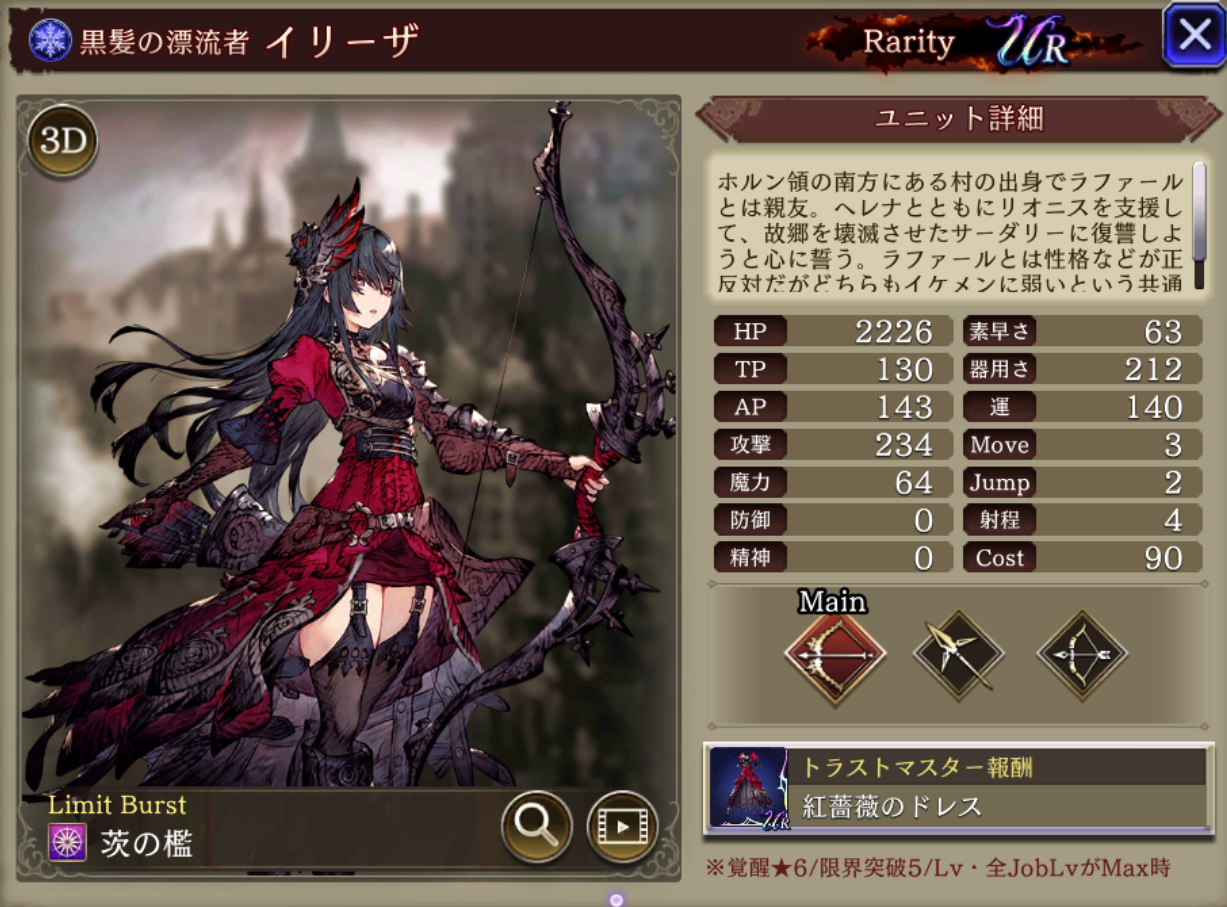Select the third job bow icon
The width and height of the screenshot is (1227, 907).
click(1082, 655)
